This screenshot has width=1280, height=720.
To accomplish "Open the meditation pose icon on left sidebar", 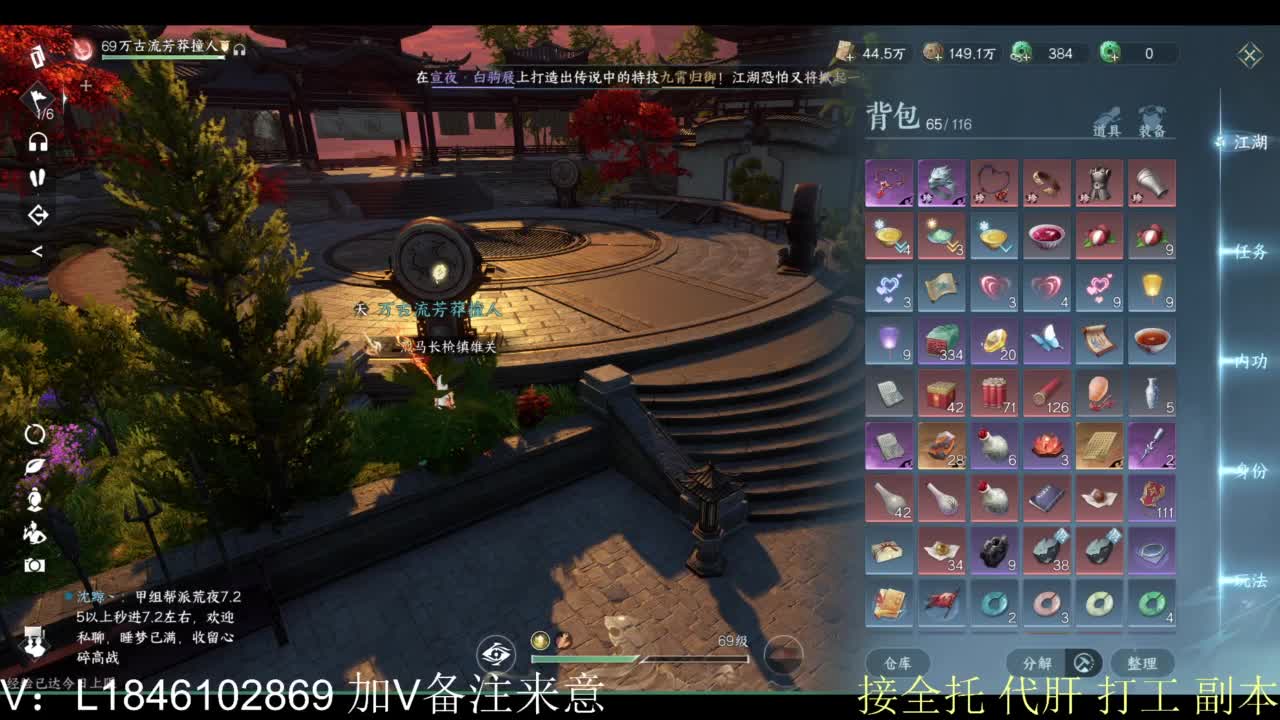I will pyautogui.click(x=33, y=501).
